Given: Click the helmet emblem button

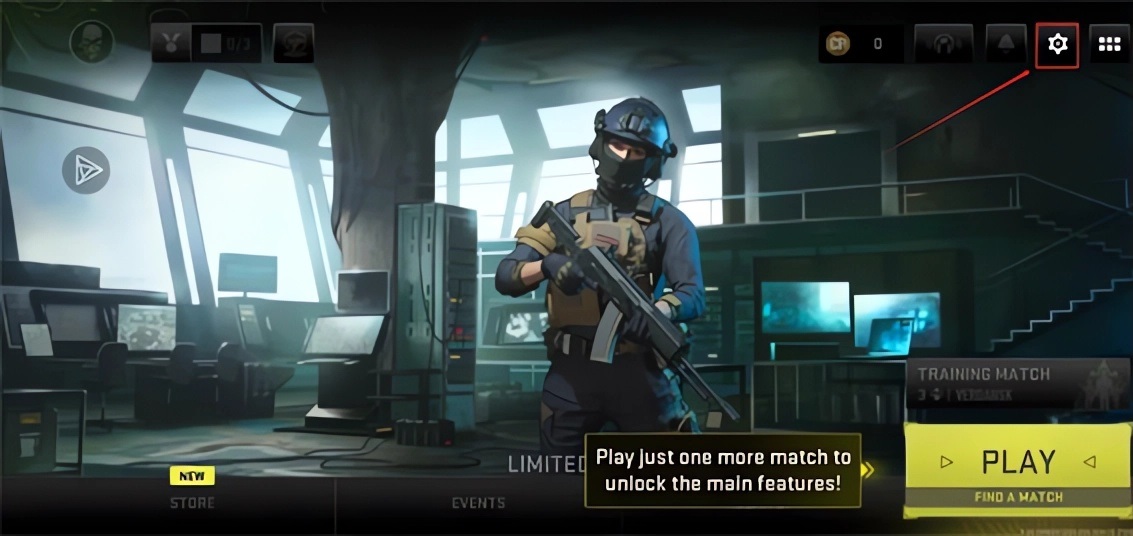Looking at the screenshot, I should 293,43.
